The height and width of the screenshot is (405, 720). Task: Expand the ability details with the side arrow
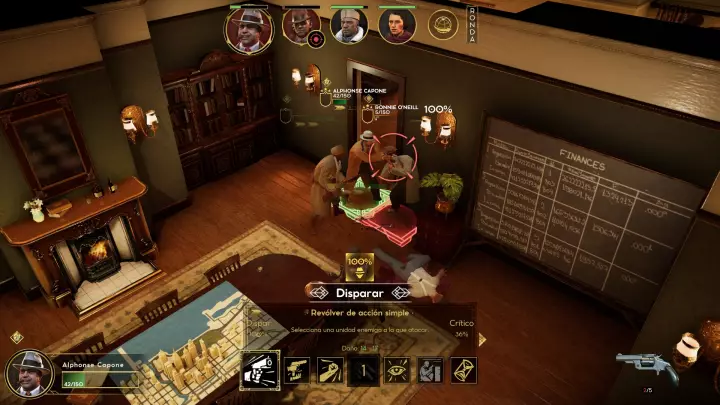coord(481,339)
